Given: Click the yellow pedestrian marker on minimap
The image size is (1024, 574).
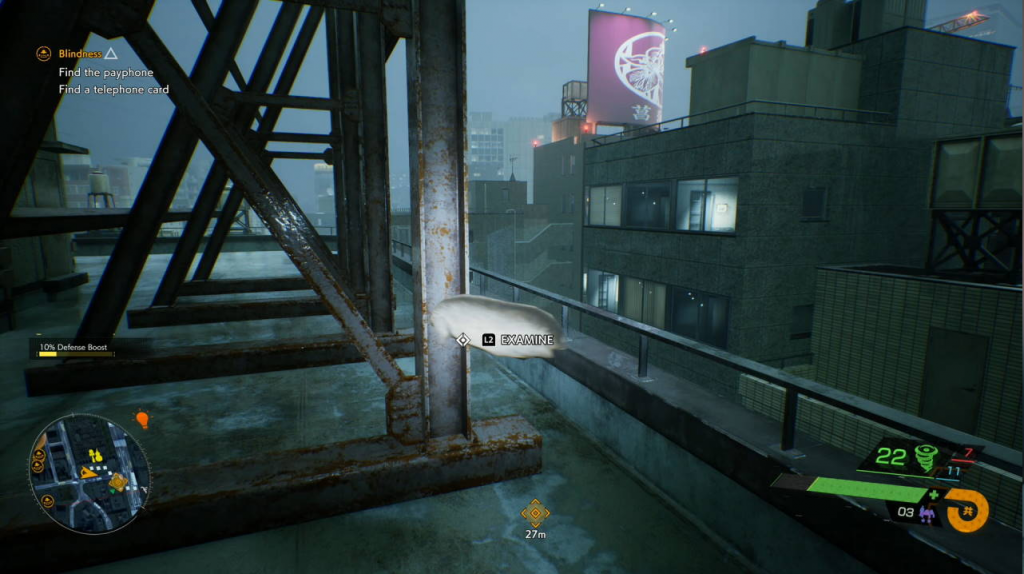Looking at the screenshot, I should click(95, 456).
